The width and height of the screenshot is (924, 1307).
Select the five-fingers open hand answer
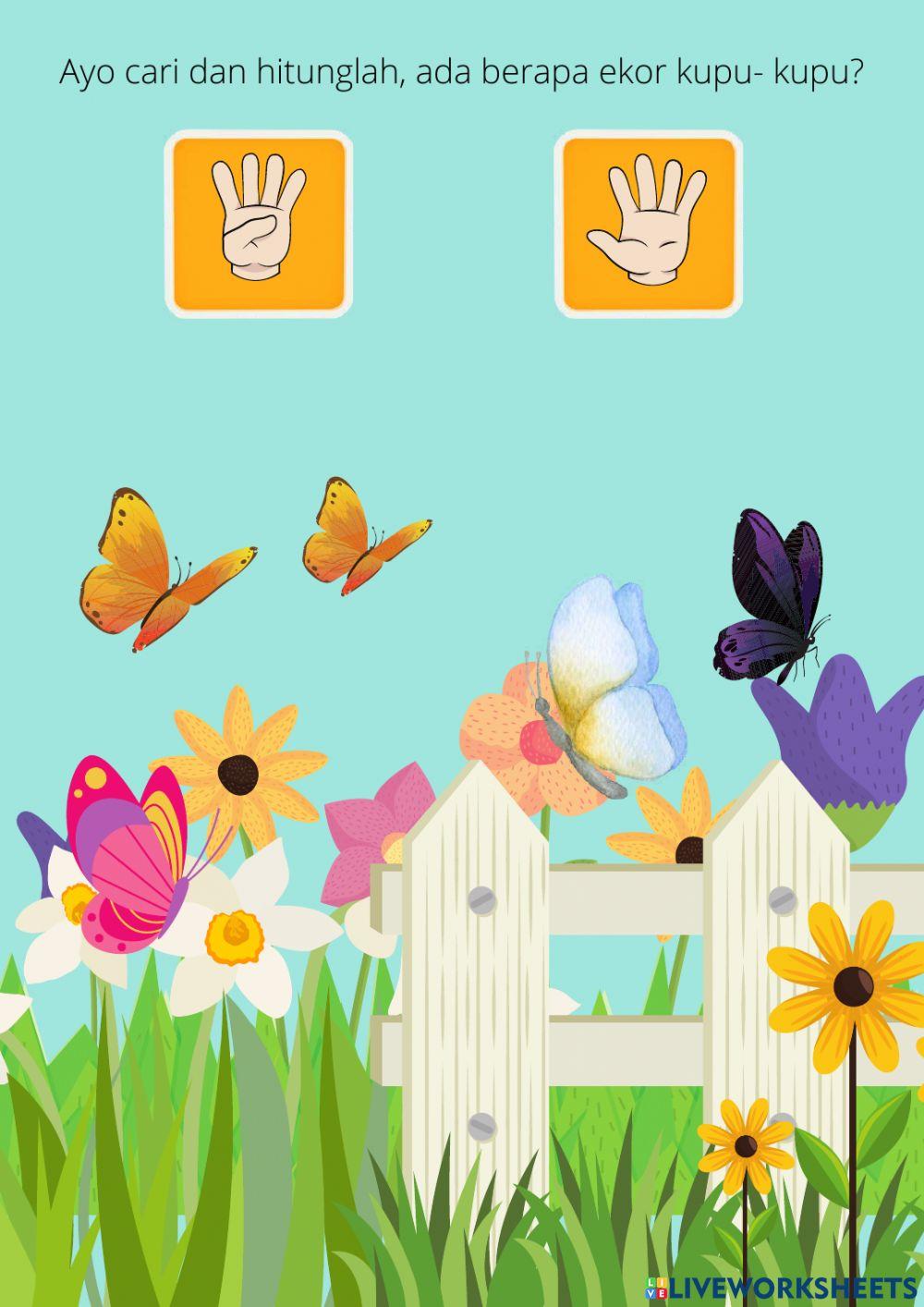click(648, 224)
